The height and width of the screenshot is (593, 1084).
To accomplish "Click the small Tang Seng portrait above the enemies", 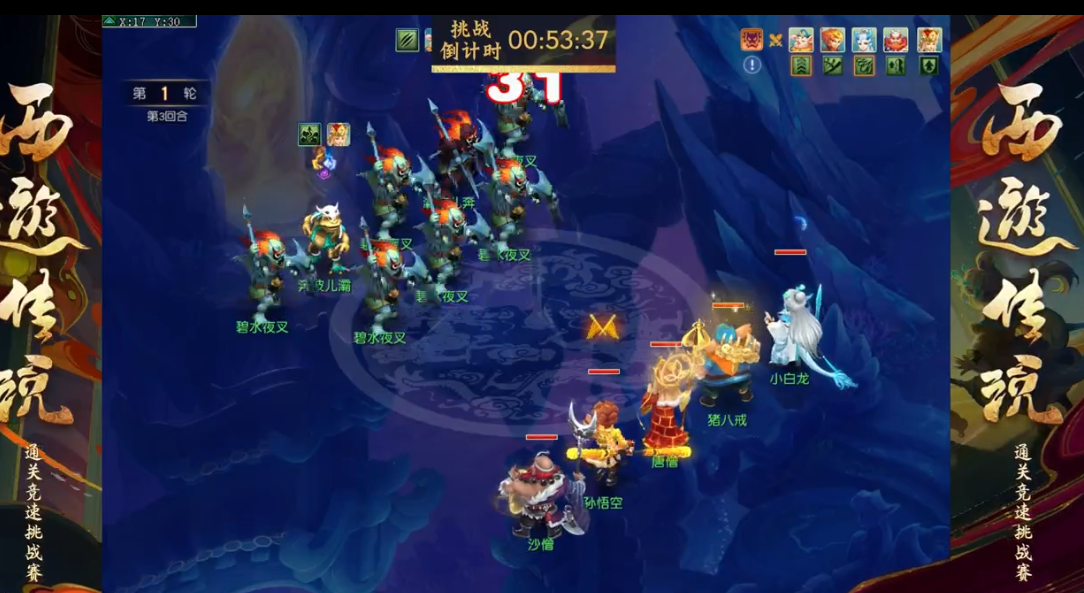I will click(338, 135).
